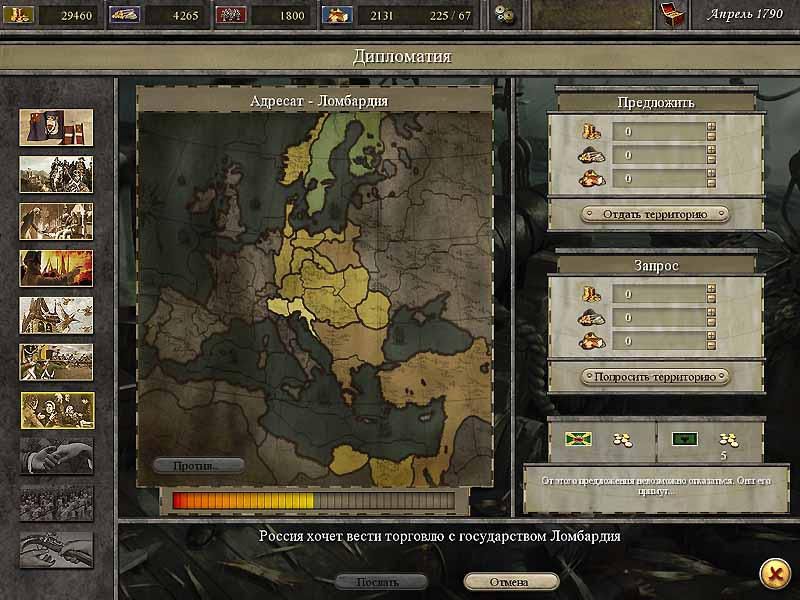The width and height of the screenshot is (800, 600).
Task: Choose the greyed handshake diplomacy option
Action: point(56,456)
